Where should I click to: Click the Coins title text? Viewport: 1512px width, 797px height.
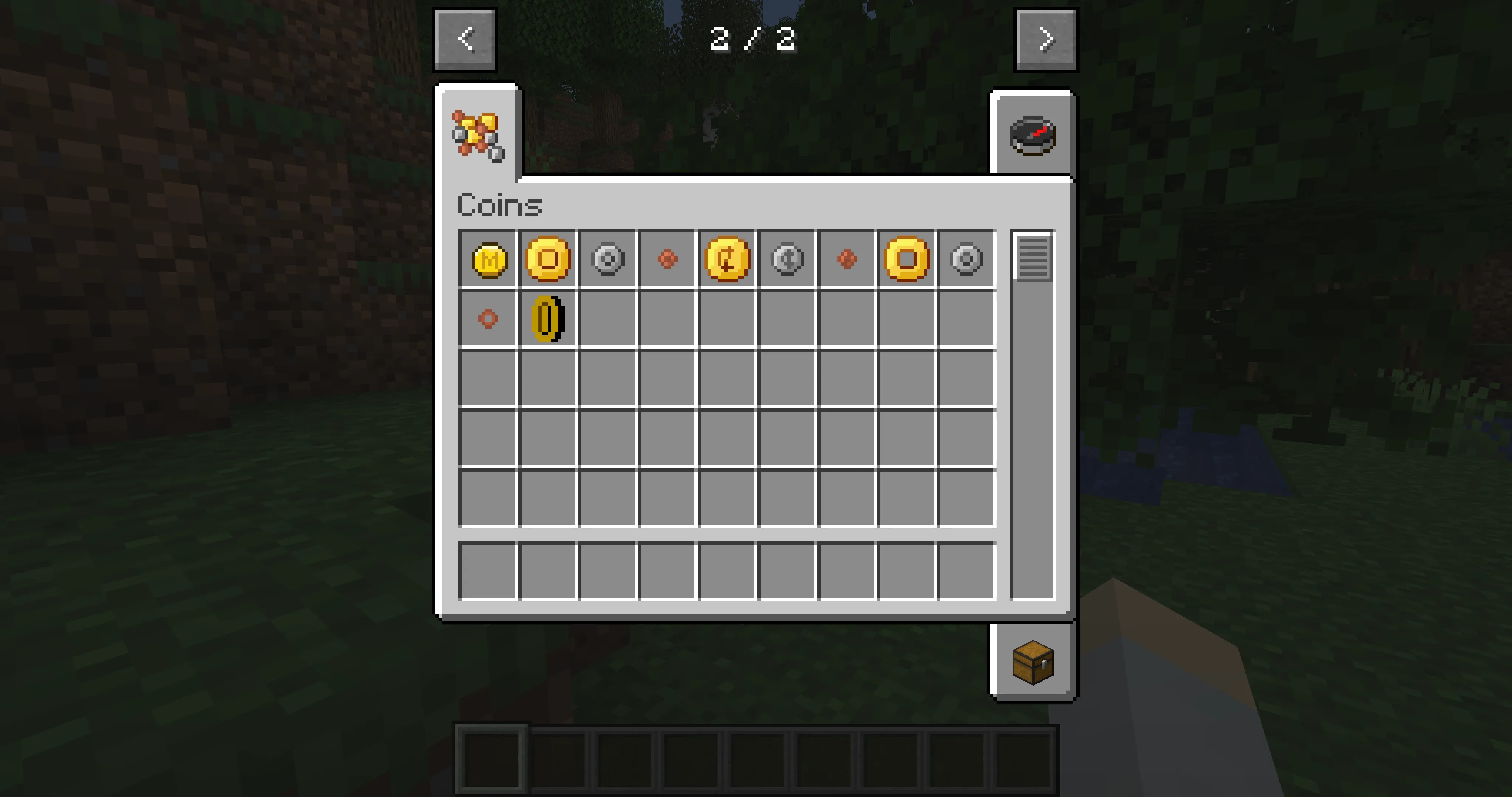point(499,204)
